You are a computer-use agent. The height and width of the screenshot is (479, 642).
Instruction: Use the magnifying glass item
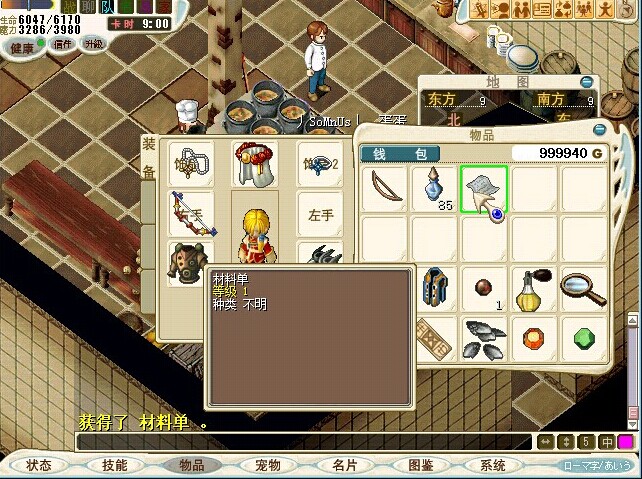tap(583, 288)
